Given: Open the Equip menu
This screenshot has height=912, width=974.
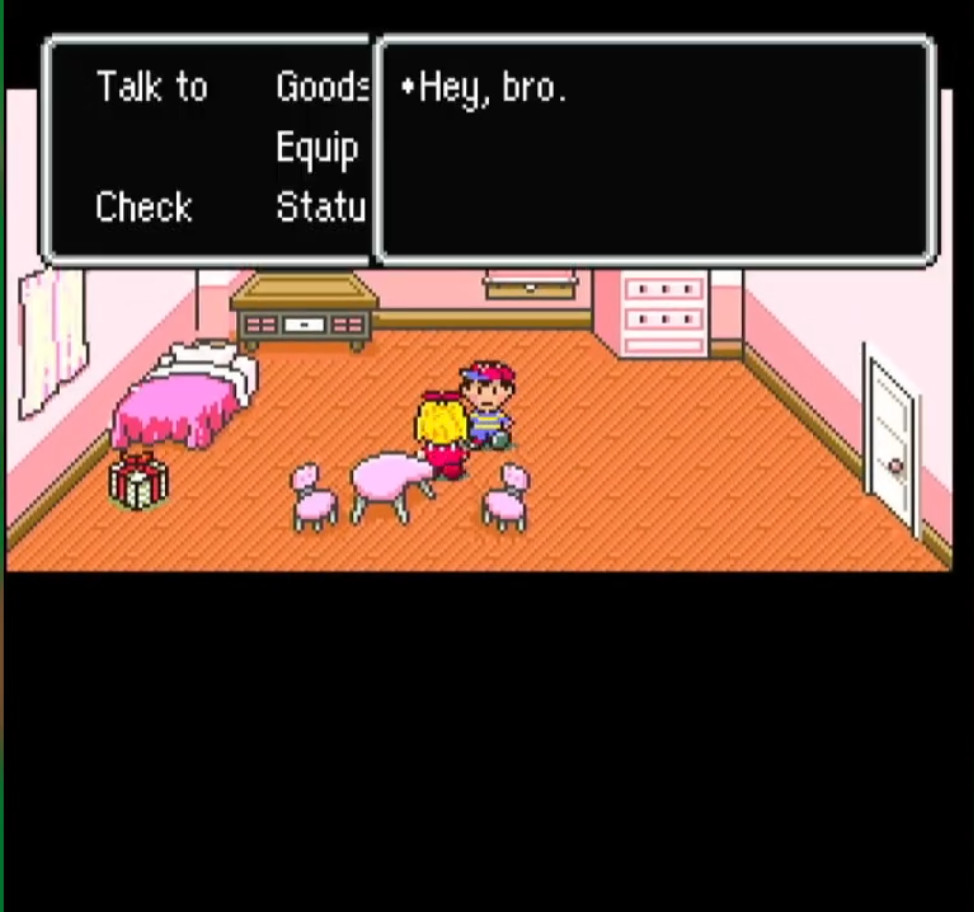Looking at the screenshot, I should 317,149.
